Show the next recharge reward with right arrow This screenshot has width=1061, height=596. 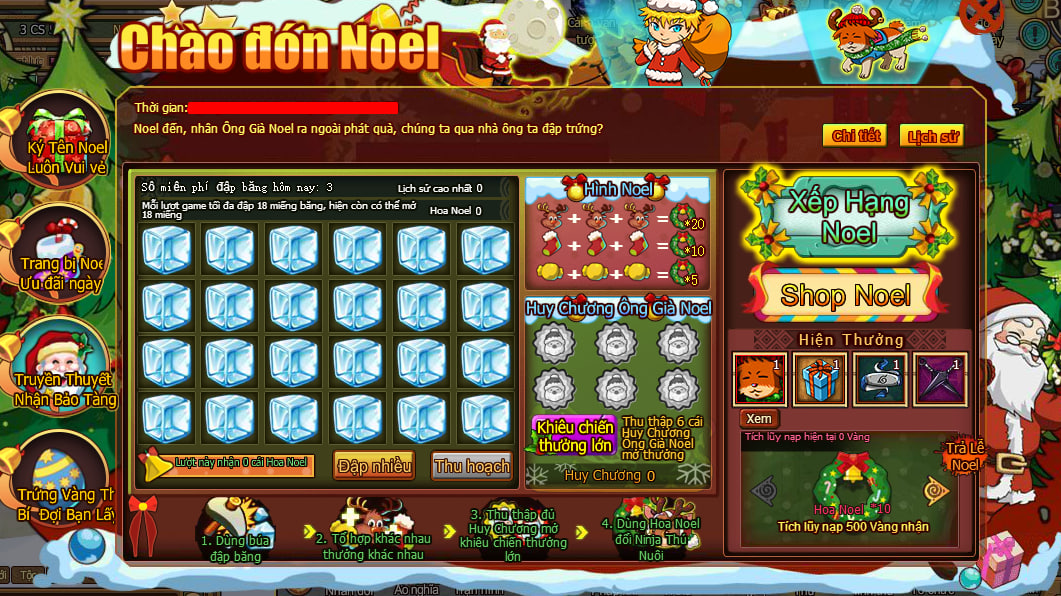click(x=936, y=490)
